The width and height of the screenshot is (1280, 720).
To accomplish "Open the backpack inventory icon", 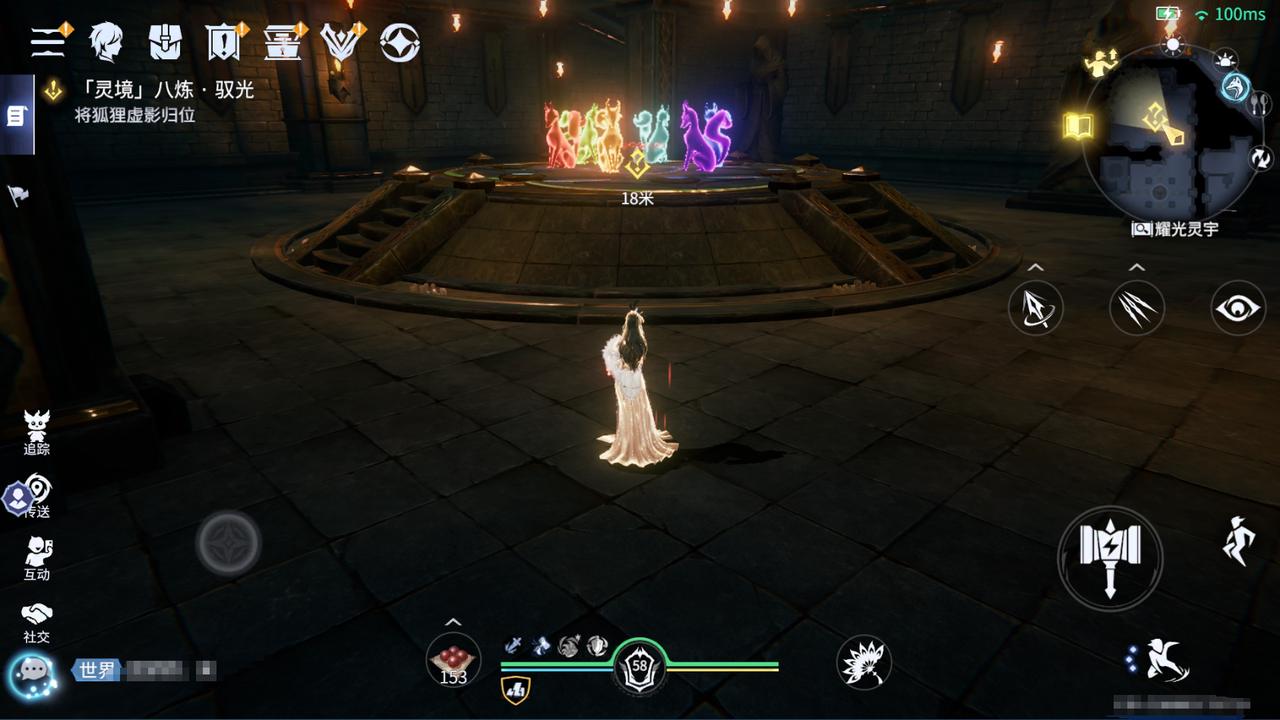I will (165, 42).
